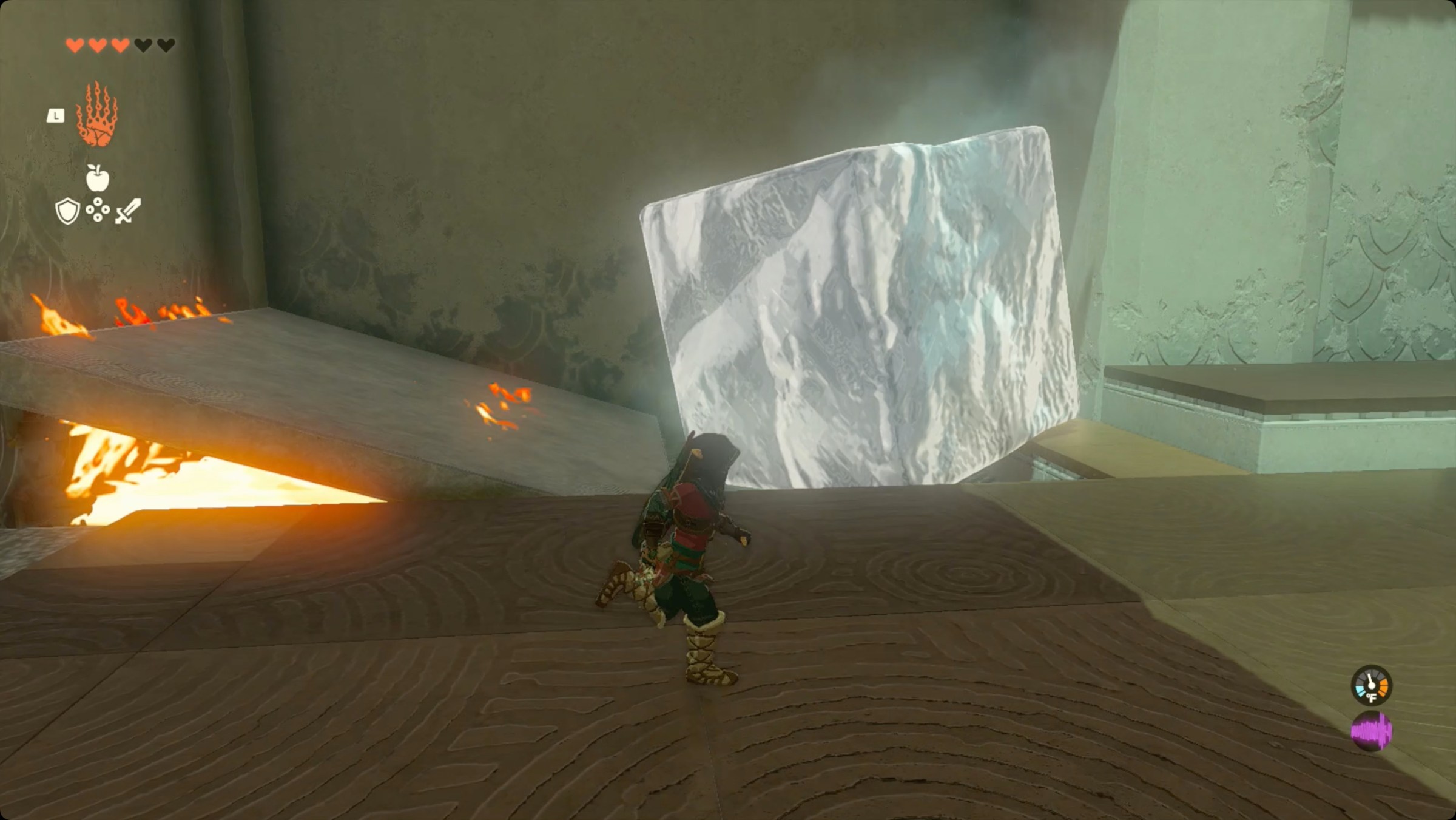Activate the orange hand ability icon
Screen dimensions: 1456x820
(97, 115)
